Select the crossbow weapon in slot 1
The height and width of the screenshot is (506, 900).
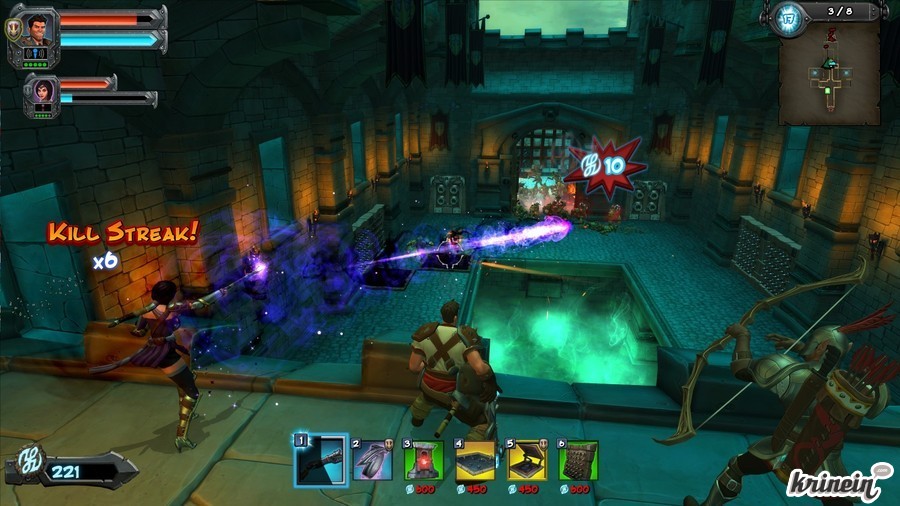tap(320, 461)
